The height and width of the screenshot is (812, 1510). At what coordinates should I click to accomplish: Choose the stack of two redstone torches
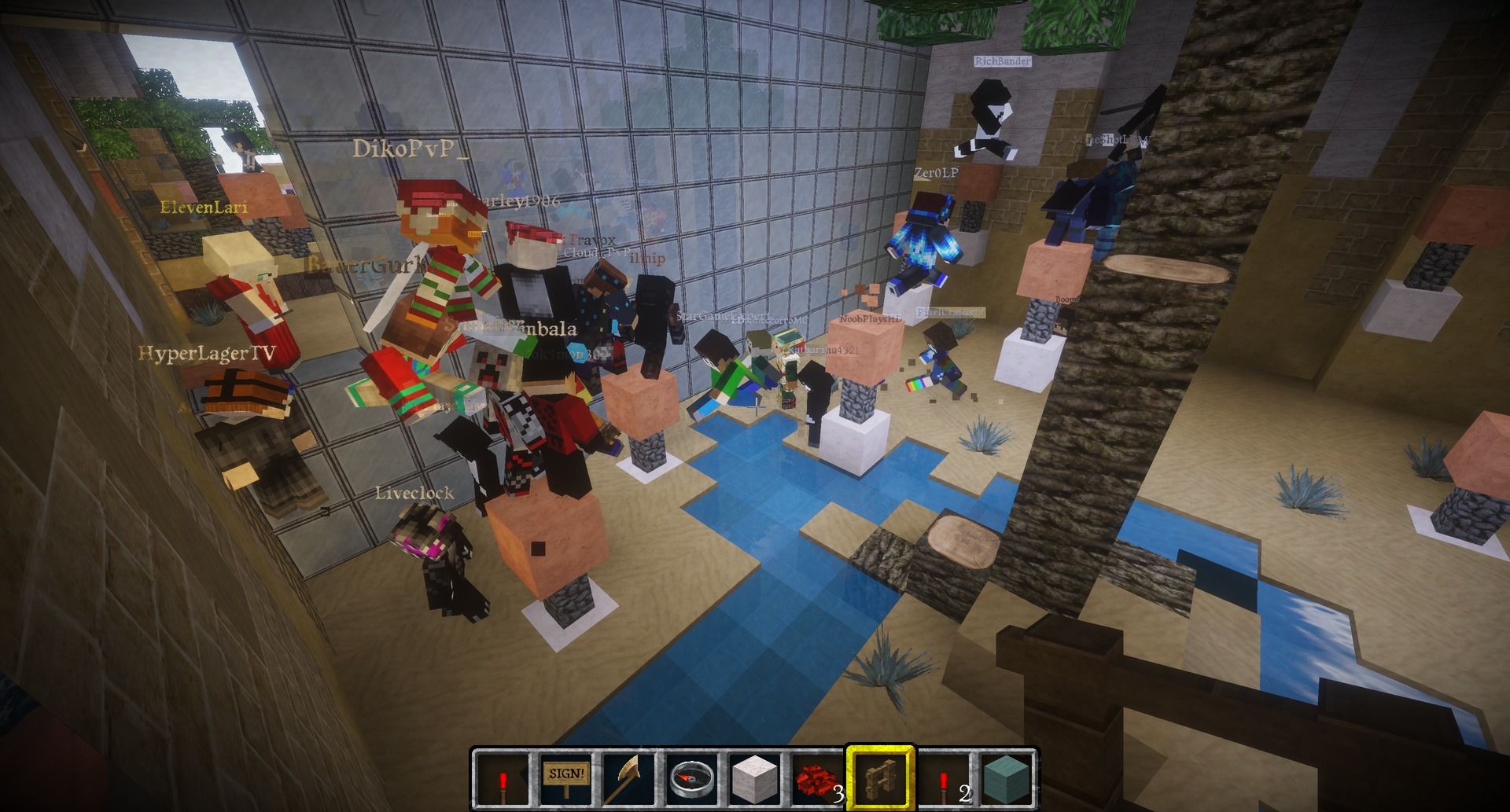943,778
